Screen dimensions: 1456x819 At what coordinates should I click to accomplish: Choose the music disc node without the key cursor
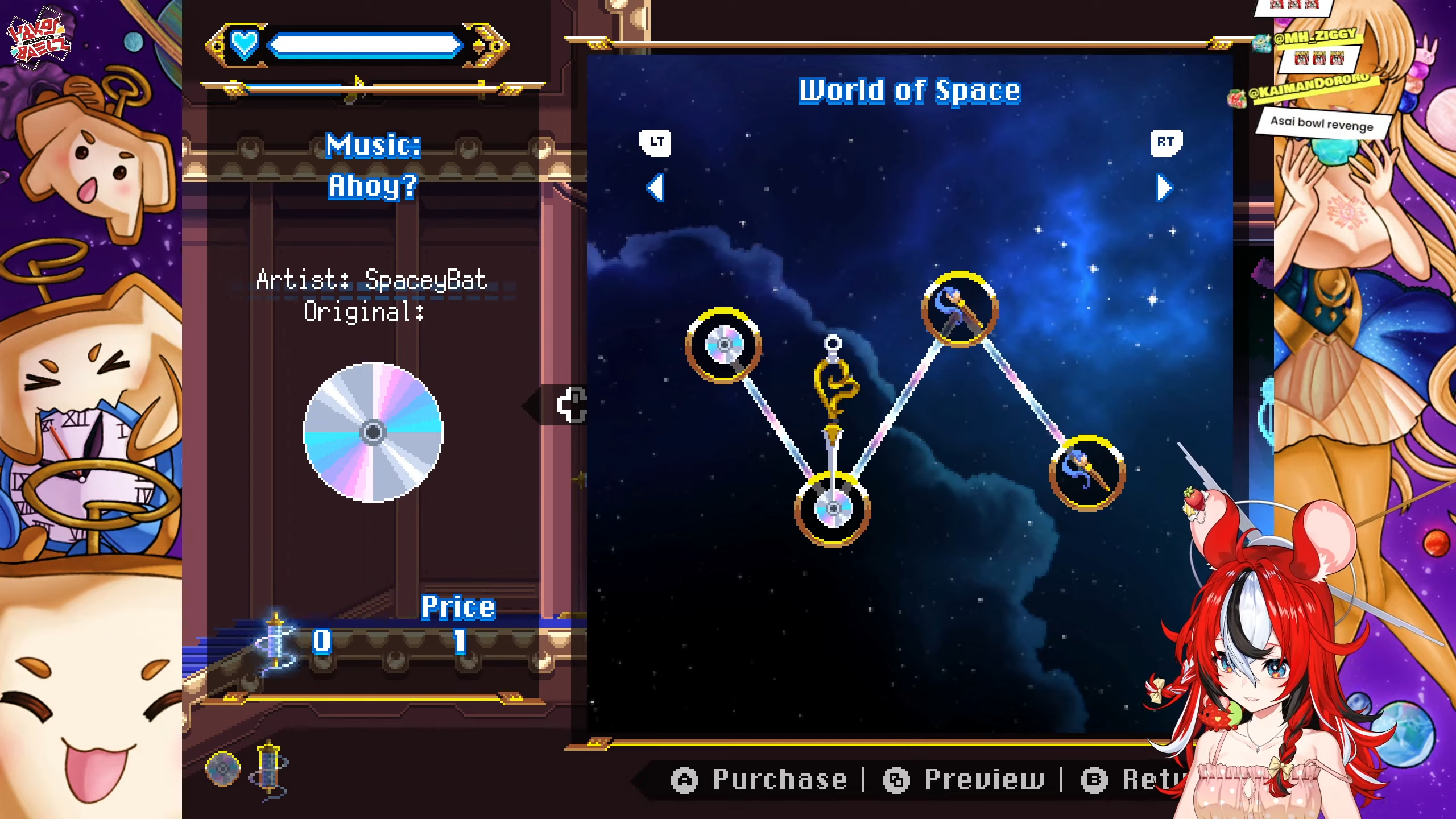(723, 345)
